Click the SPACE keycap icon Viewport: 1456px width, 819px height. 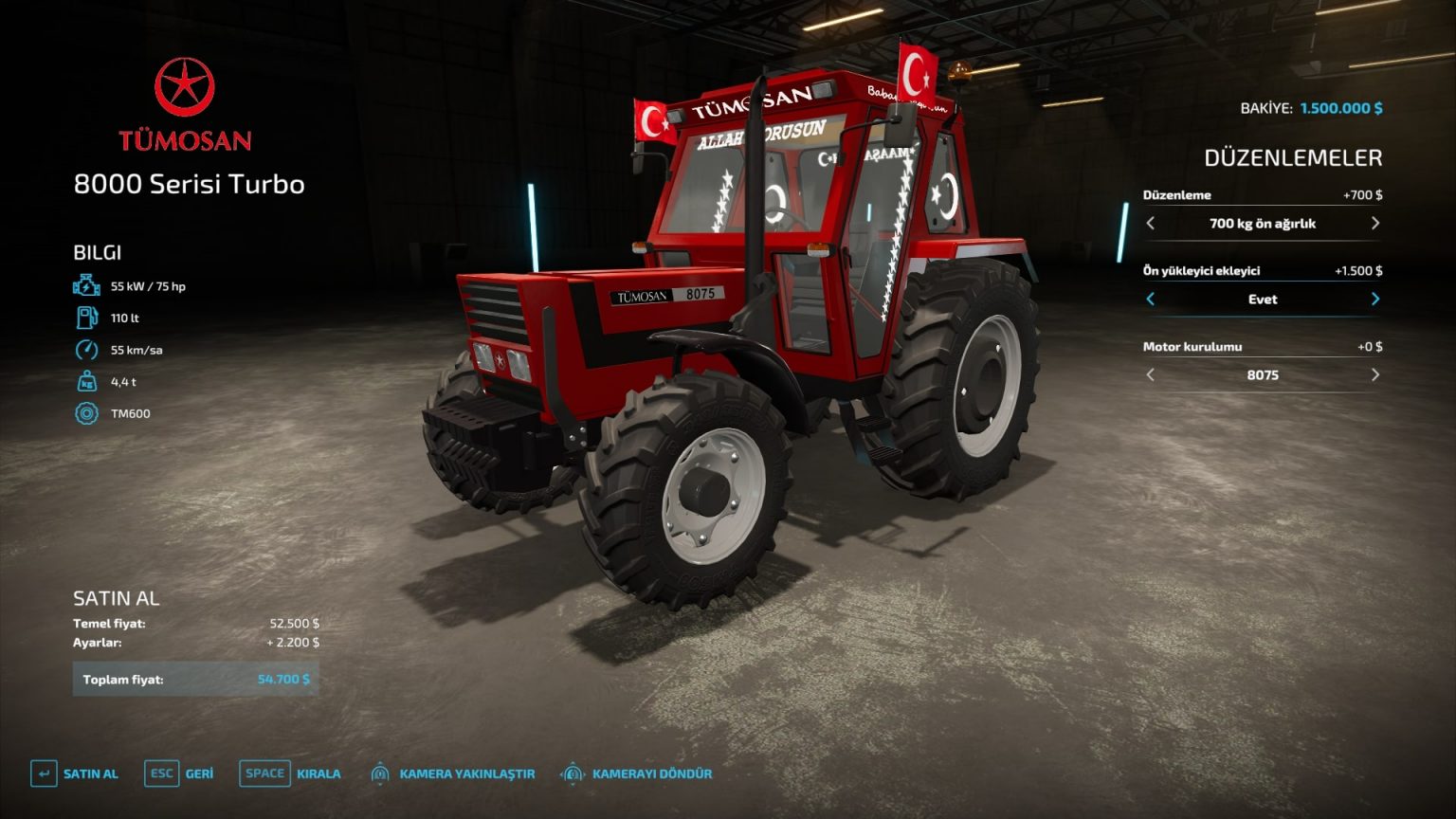264,773
